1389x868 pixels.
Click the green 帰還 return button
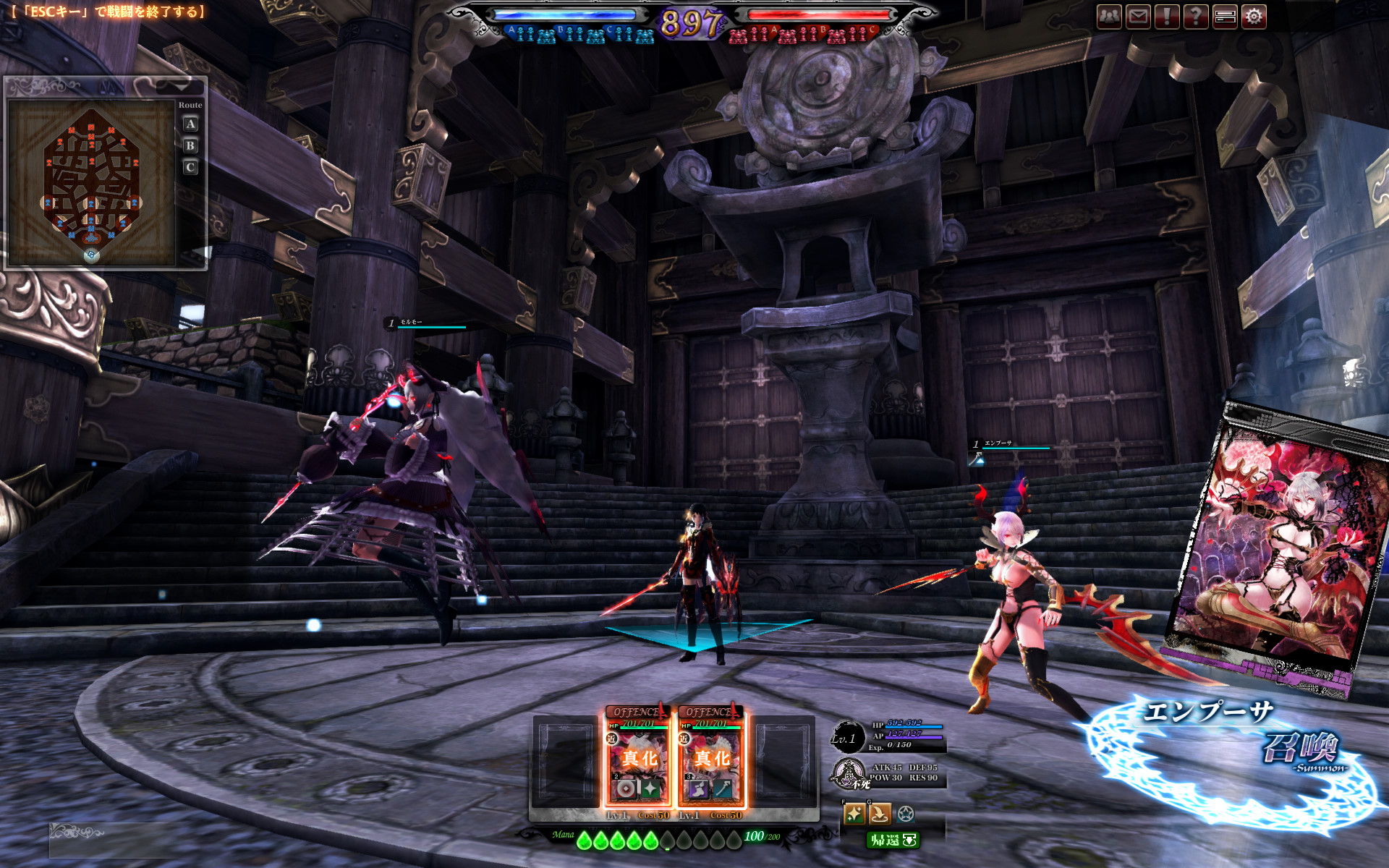(x=893, y=840)
